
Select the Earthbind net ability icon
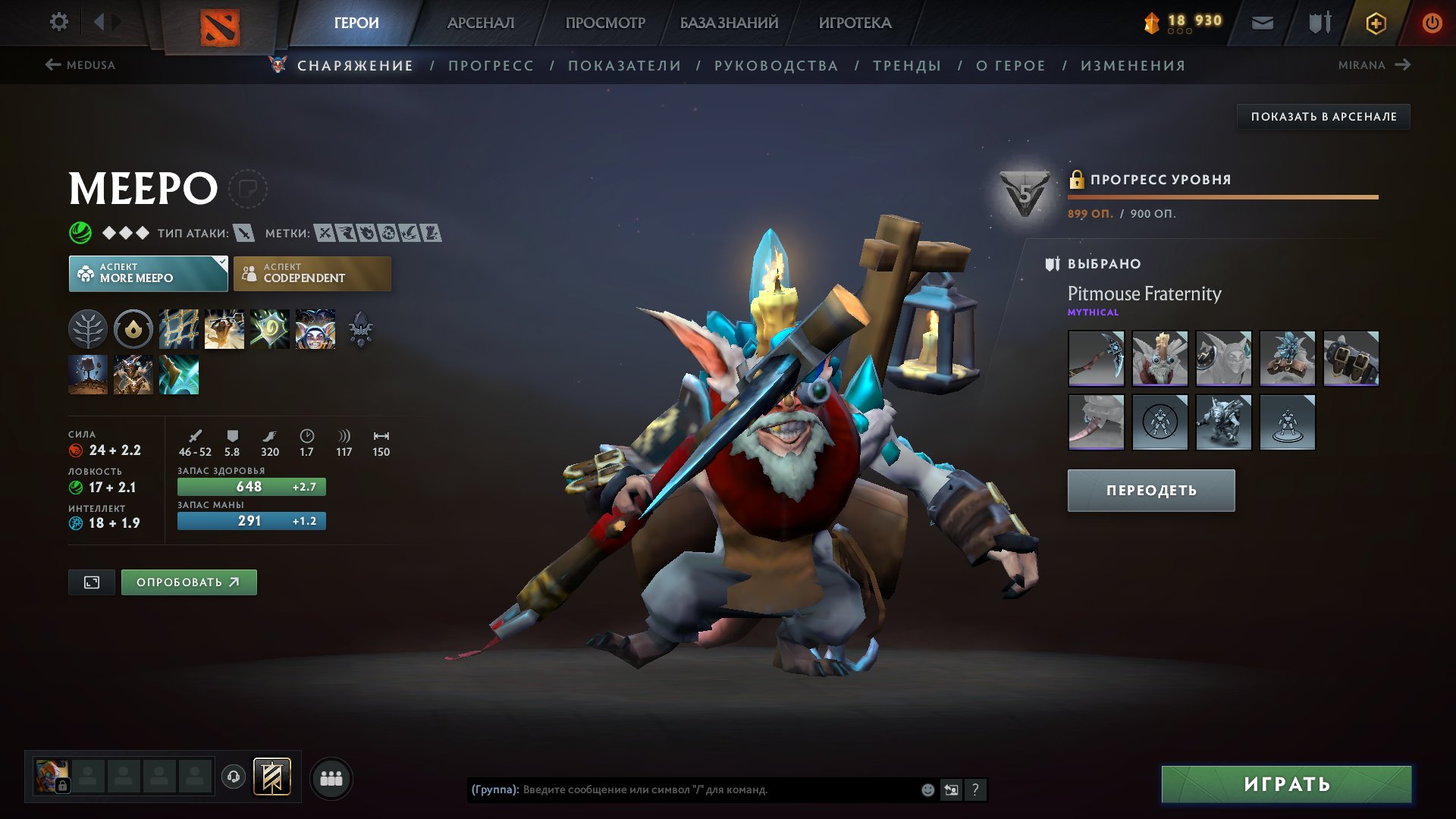(x=178, y=329)
